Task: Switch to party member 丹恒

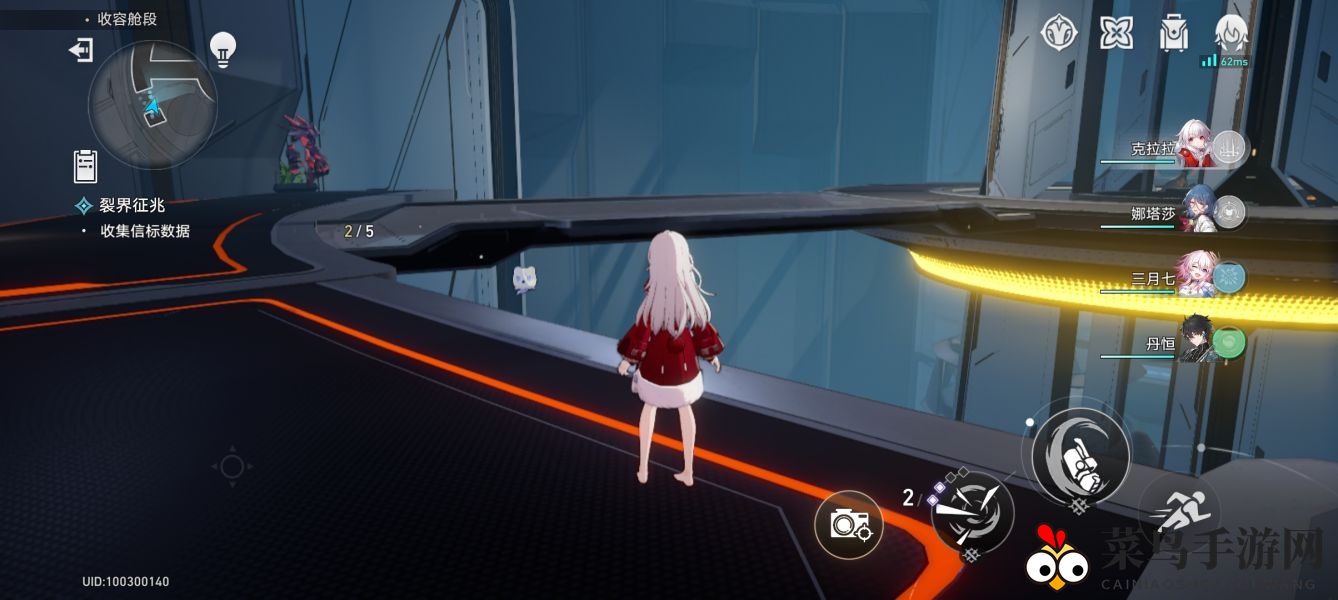Action: pos(1198,343)
